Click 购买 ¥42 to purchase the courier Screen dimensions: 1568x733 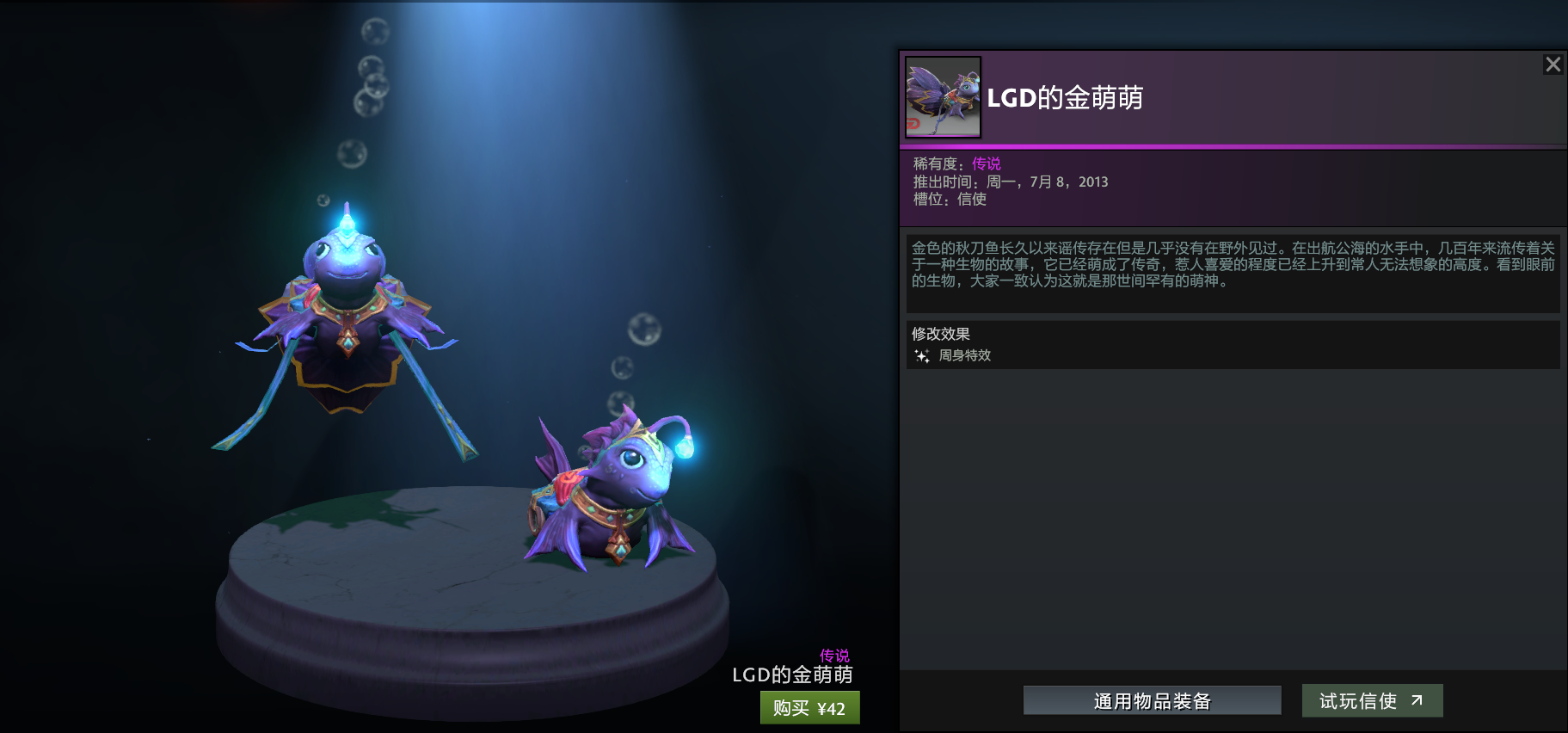pyautogui.click(x=809, y=708)
